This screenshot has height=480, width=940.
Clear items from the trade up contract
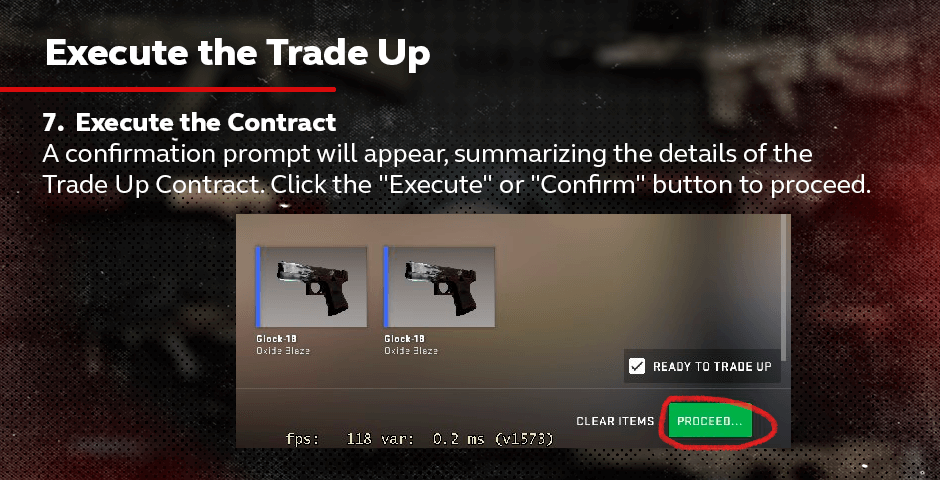pyautogui.click(x=615, y=421)
